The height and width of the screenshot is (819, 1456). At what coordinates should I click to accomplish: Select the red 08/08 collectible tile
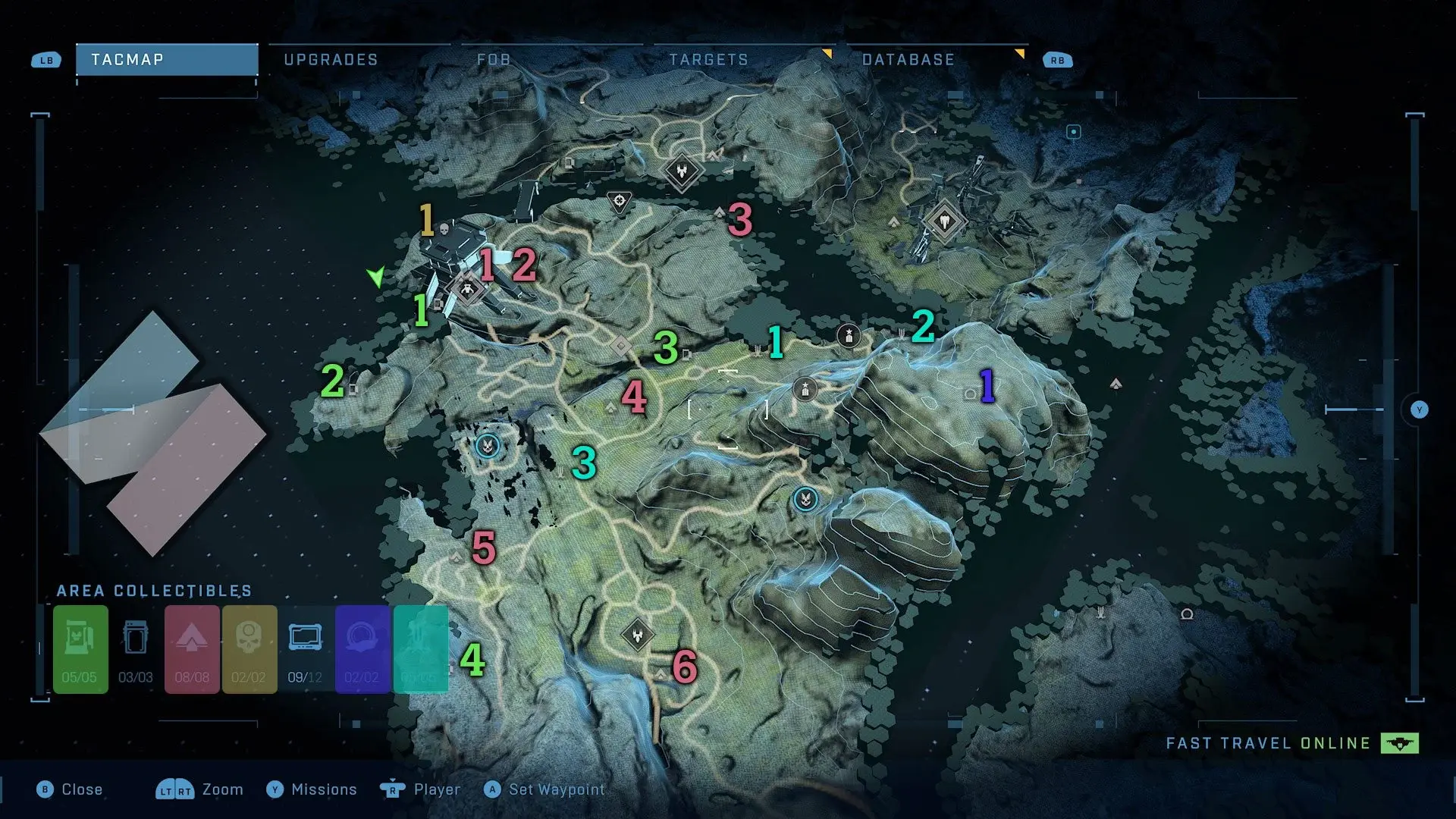pyautogui.click(x=192, y=649)
